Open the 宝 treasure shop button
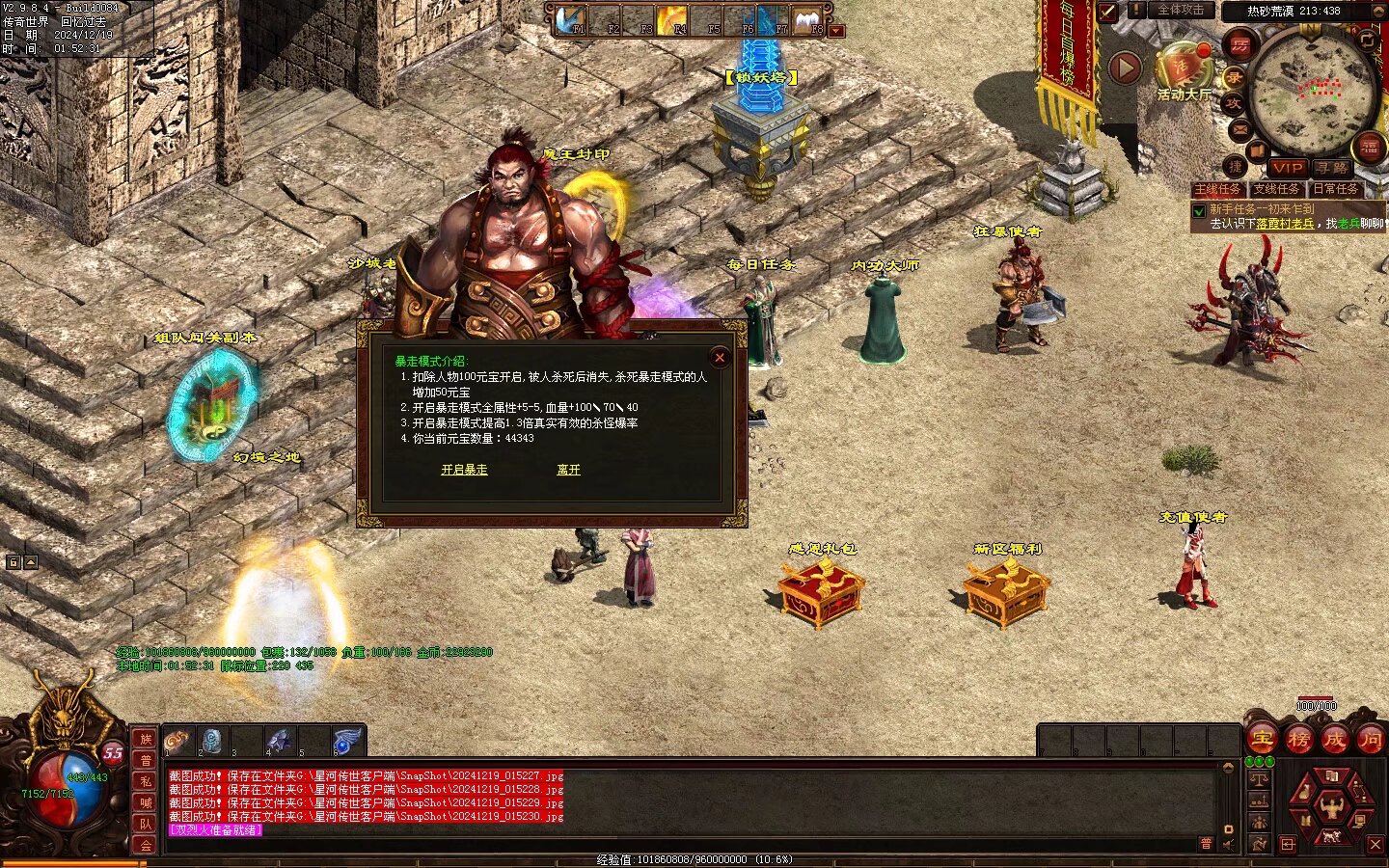This screenshot has height=868, width=1389. tap(1262, 740)
